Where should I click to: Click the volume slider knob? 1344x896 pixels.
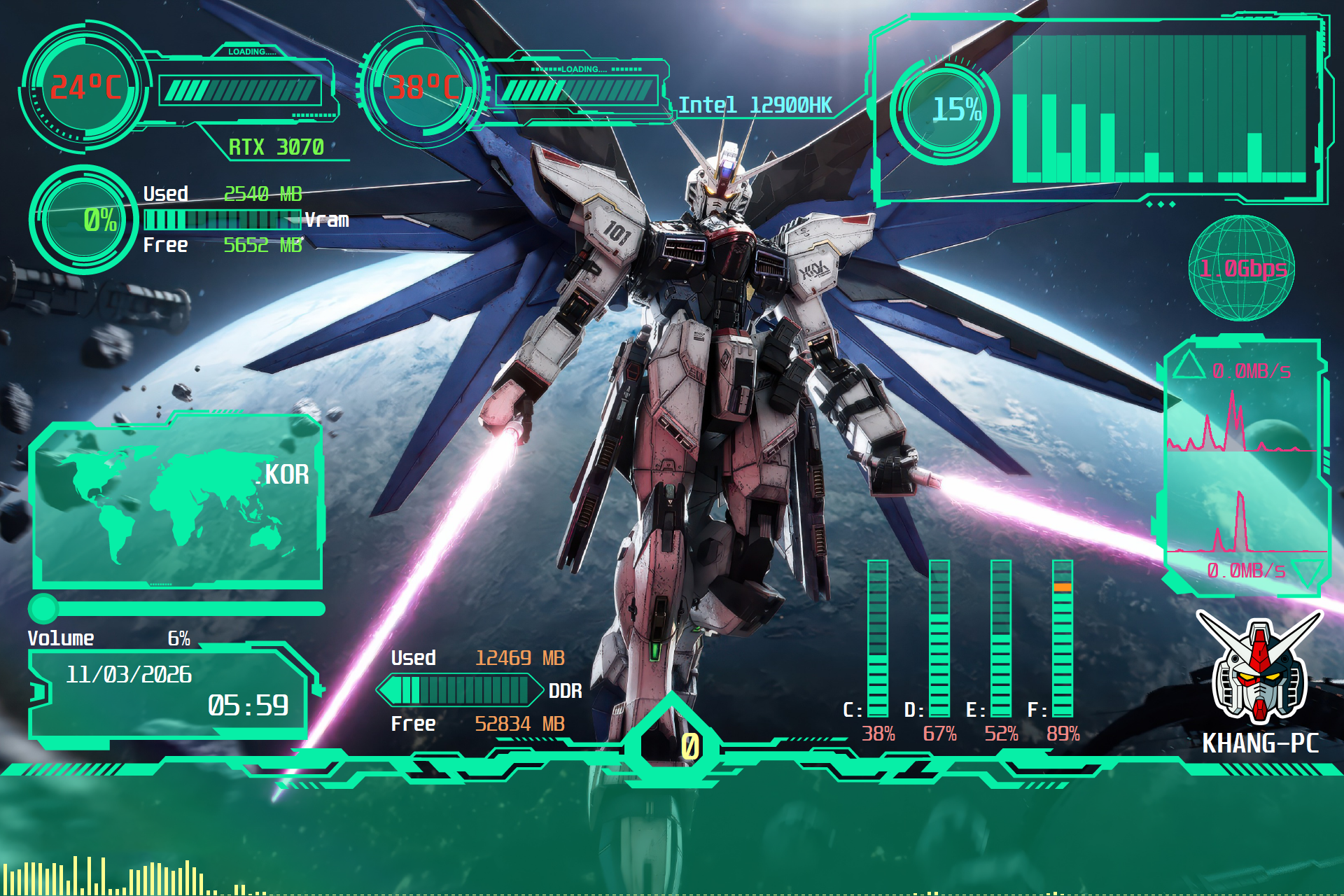43,608
